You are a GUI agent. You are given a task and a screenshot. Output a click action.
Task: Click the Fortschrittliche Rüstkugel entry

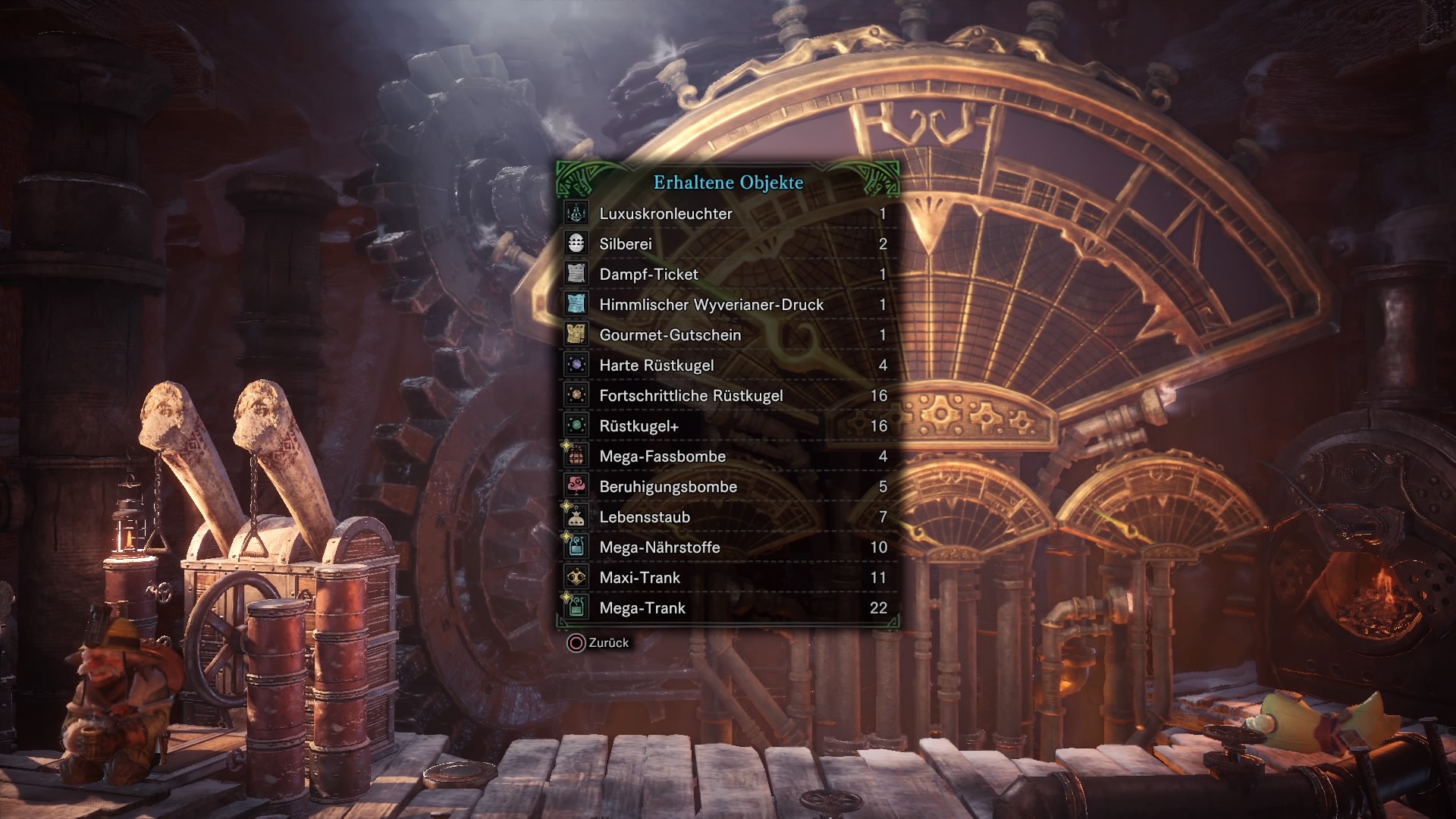(x=728, y=396)
